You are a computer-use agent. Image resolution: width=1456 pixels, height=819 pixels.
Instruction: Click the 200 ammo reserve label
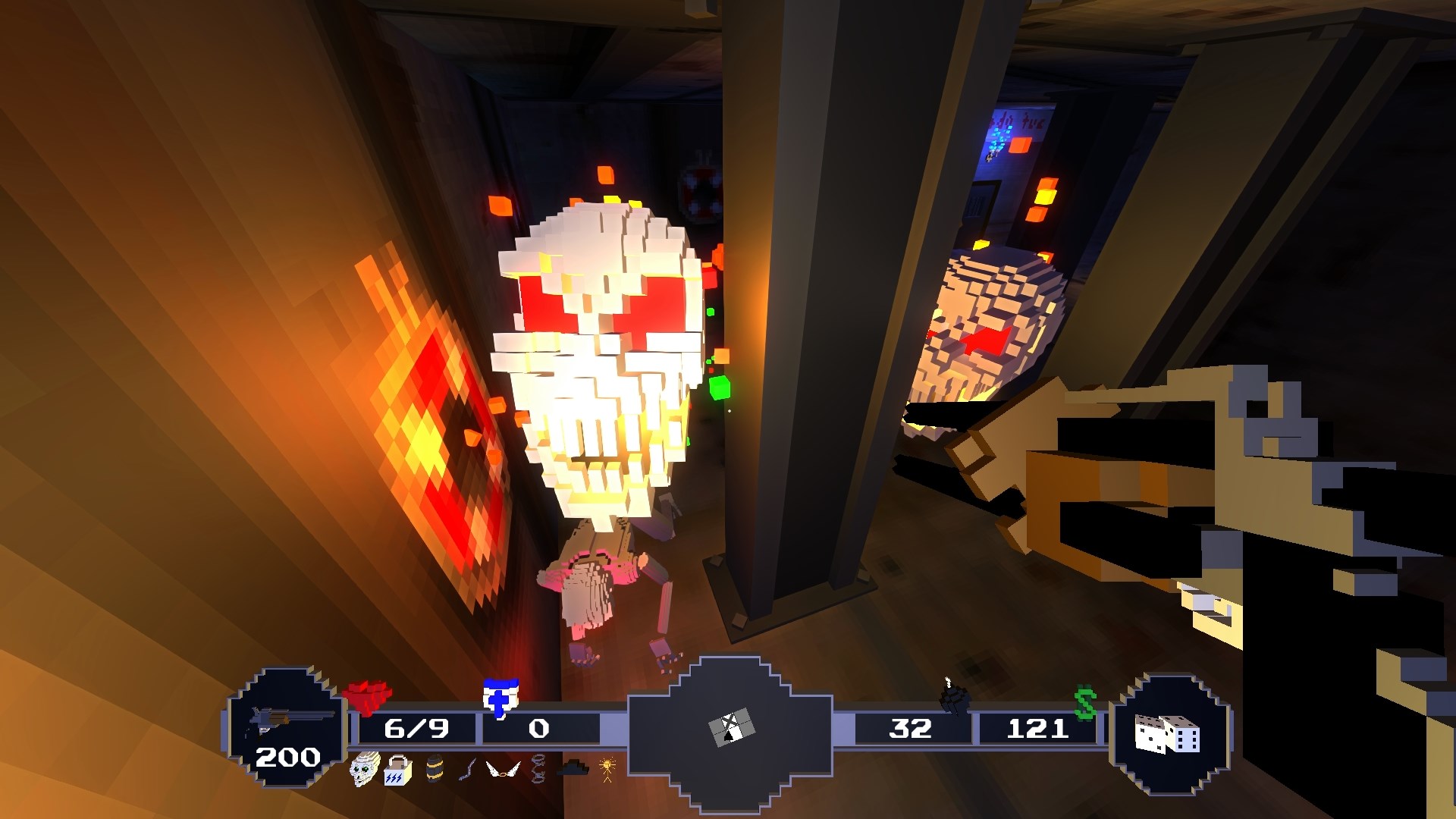[290, 756]
